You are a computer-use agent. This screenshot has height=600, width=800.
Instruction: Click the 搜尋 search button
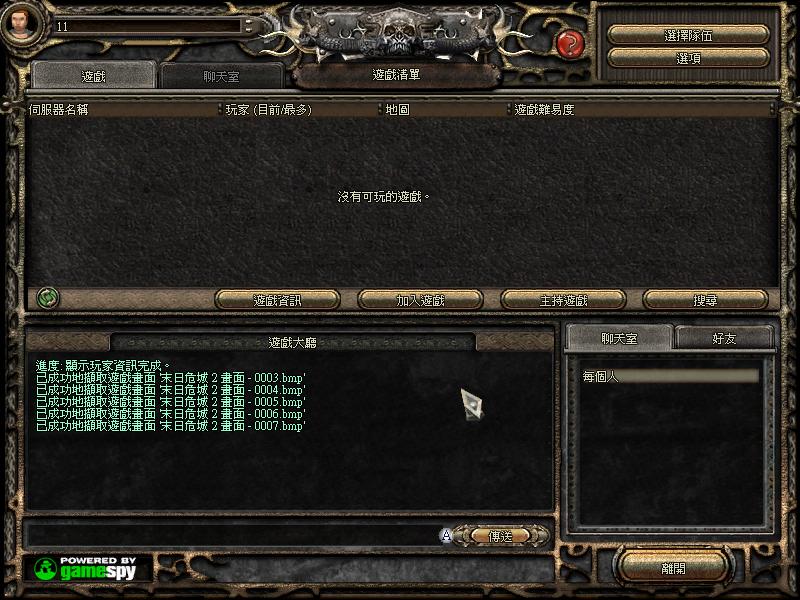[705, 300]
